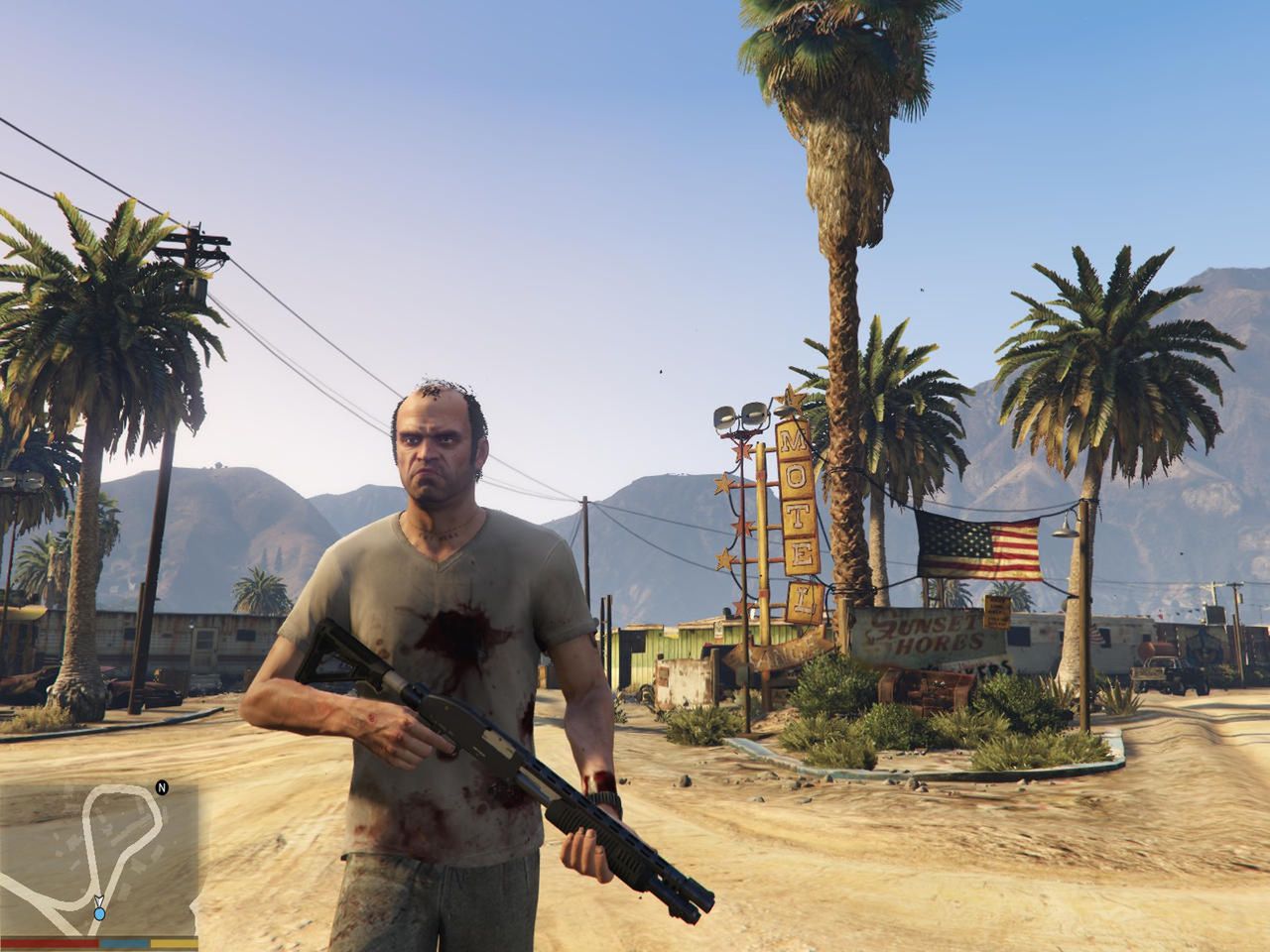
Task: Click the Sunset Shores sign text
Action: [928, 629]
